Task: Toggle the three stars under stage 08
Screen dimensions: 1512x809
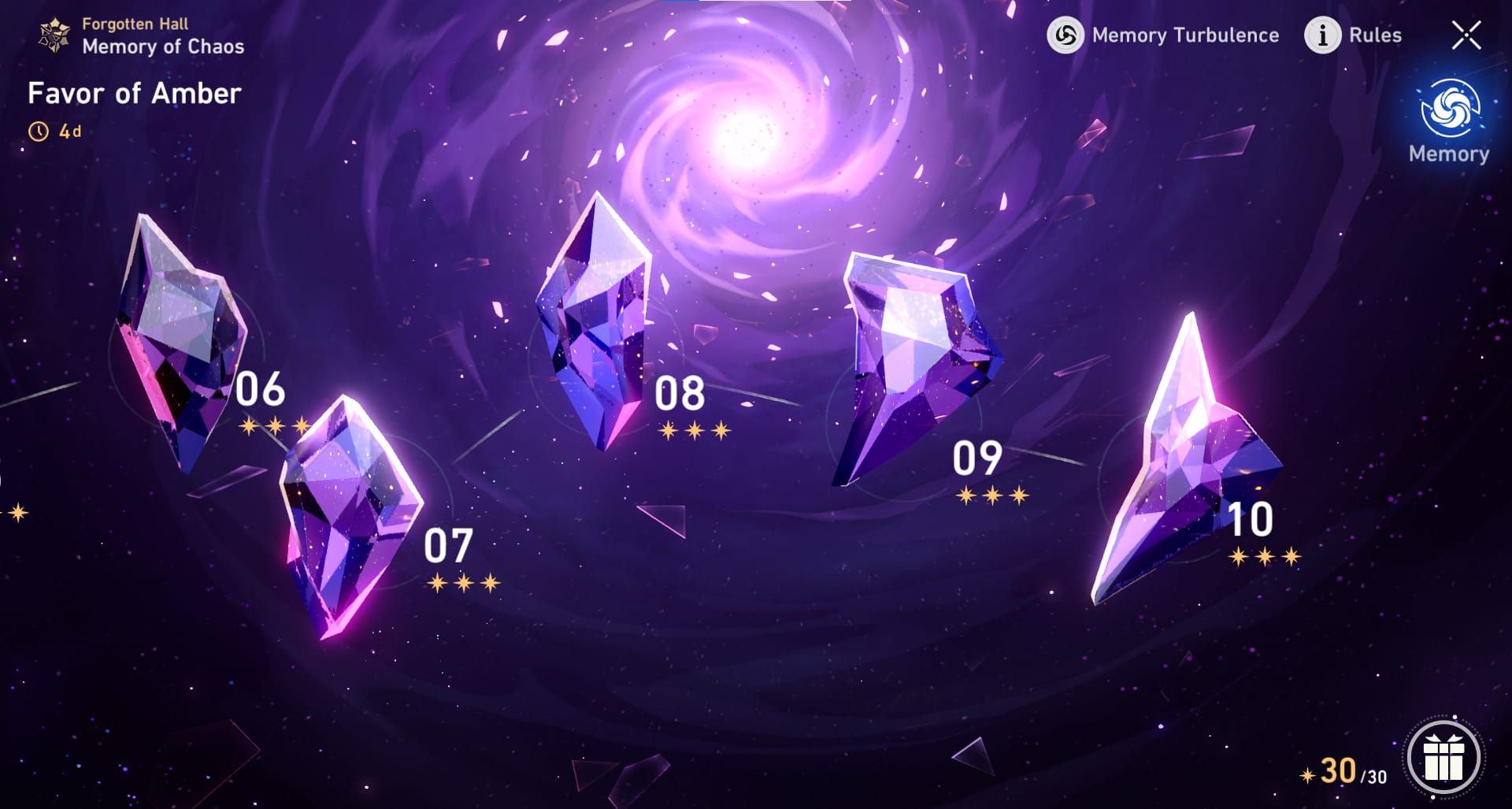Action: tap(692, 432)
